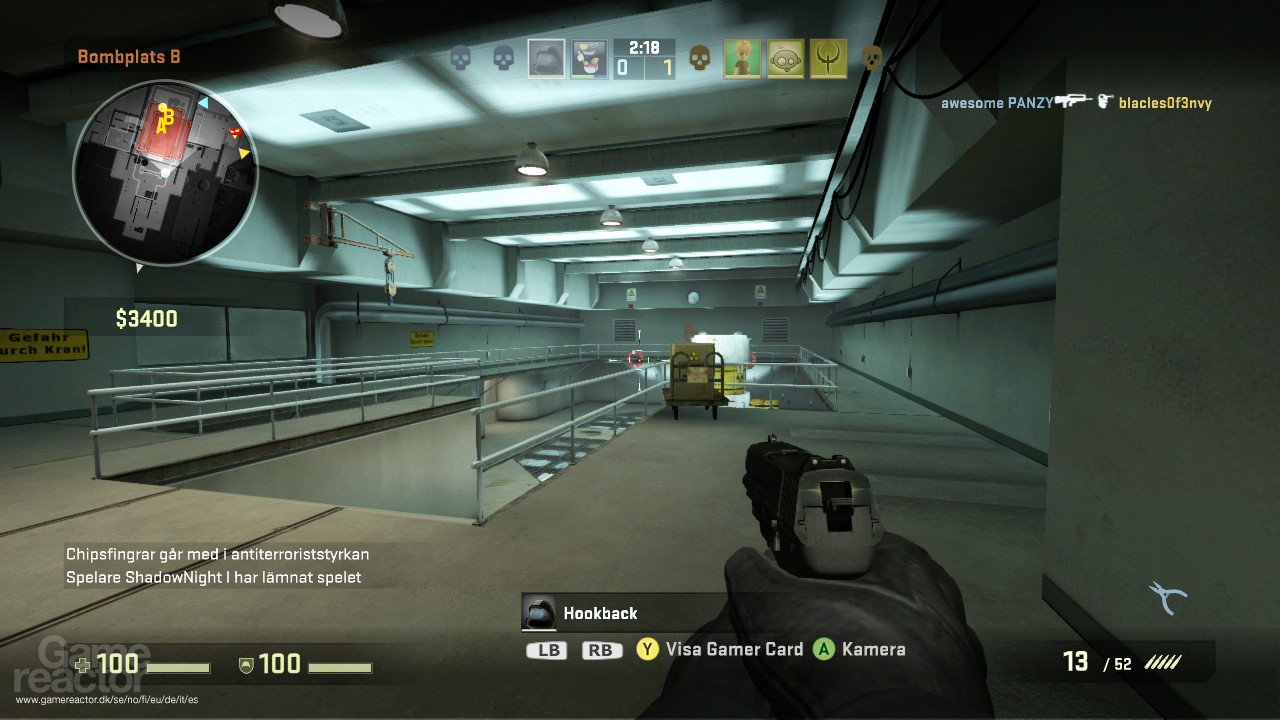Click the monkey-face player avatar icon
Screen dimensions: 1280x720
(x=788, y=58)
